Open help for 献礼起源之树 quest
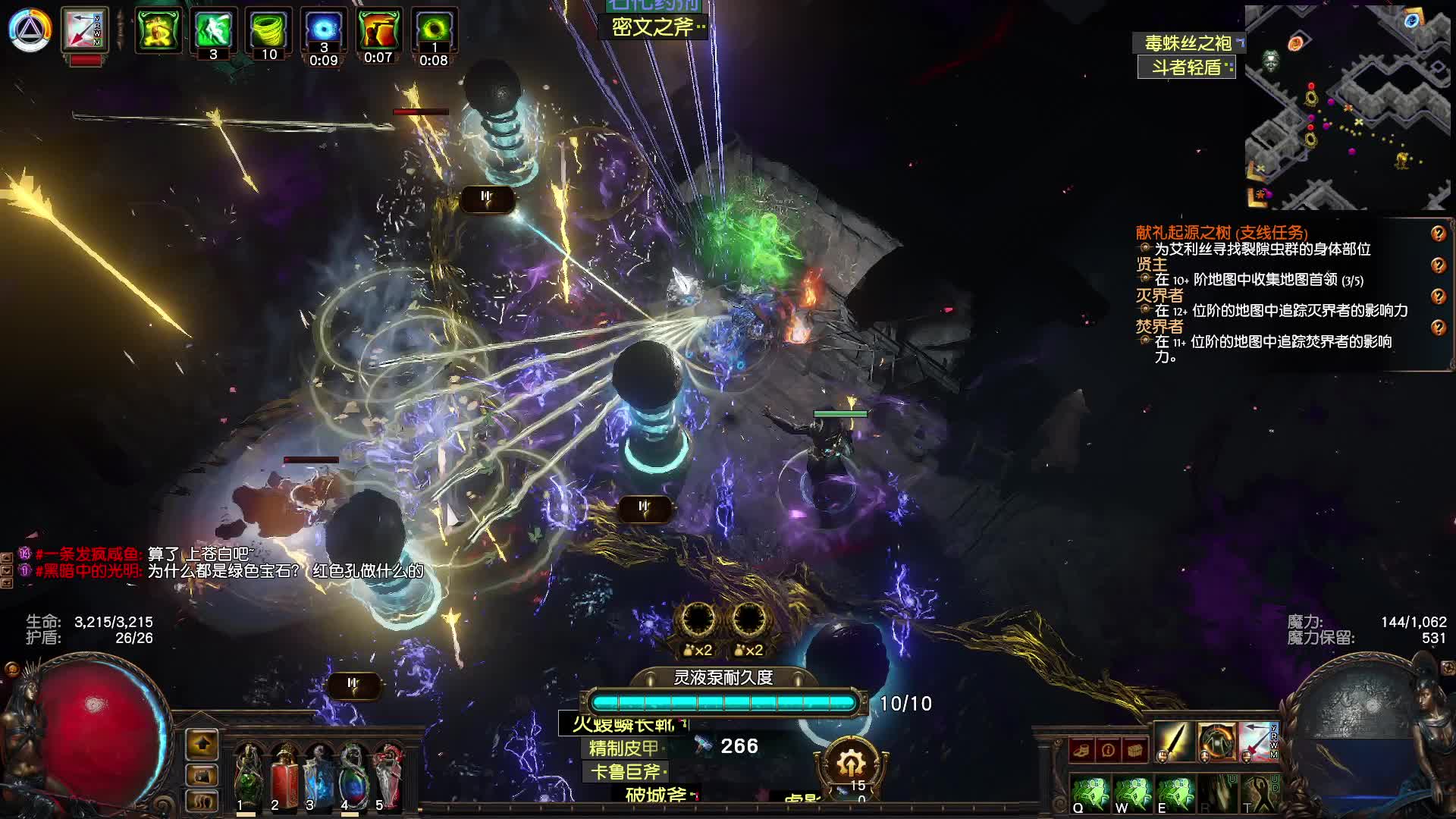The width and height of the screenshot is (1456, 819). pos(1438,234)
